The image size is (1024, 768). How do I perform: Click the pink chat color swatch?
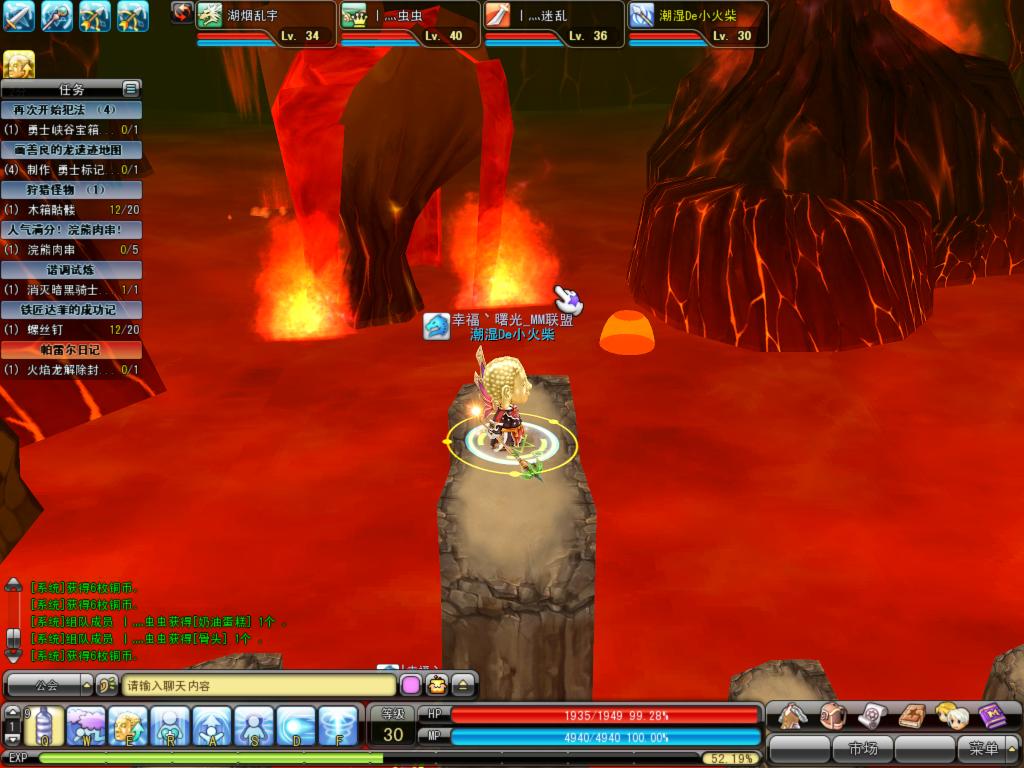[410, 686]
